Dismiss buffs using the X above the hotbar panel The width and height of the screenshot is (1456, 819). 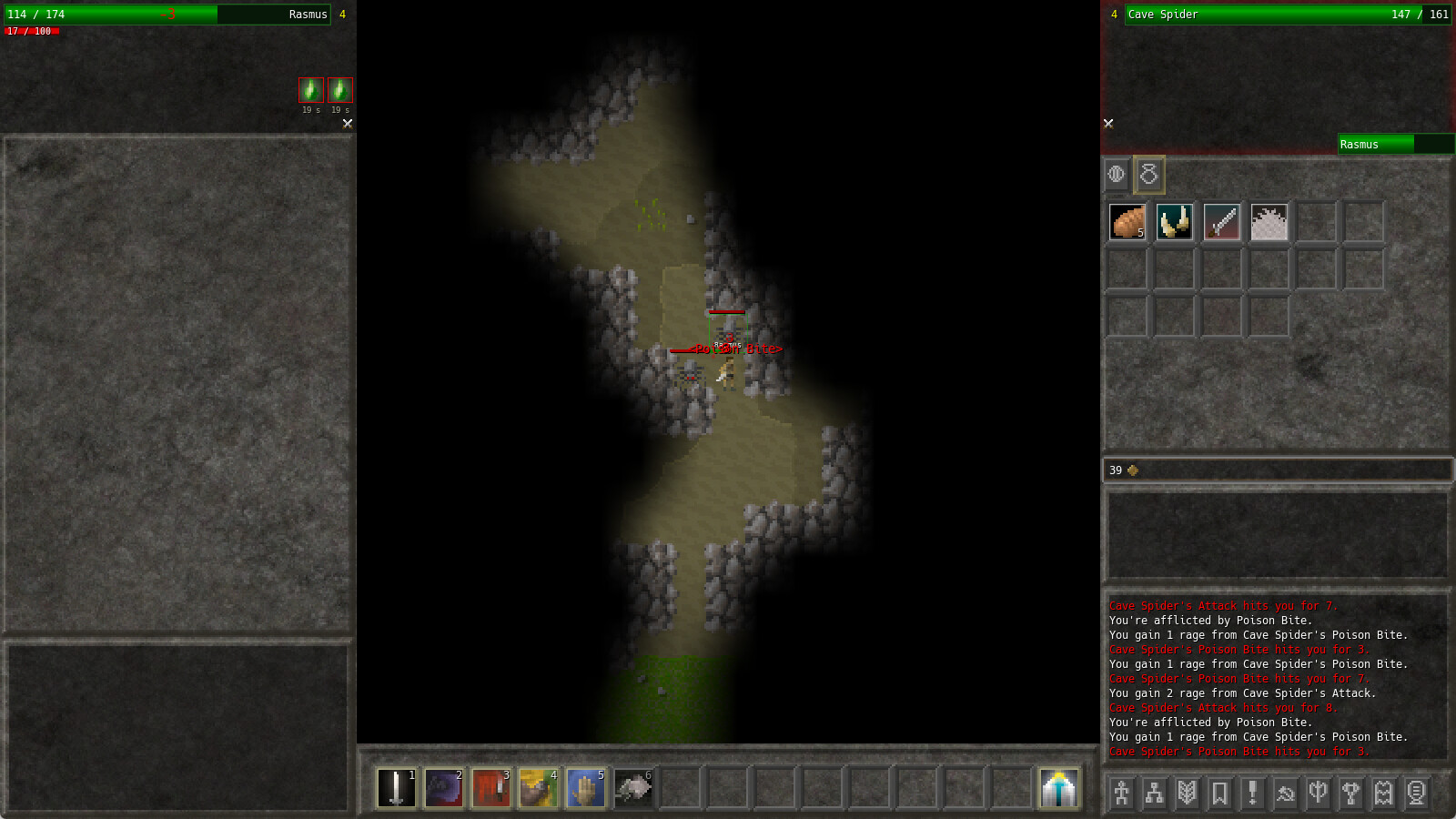346,124
